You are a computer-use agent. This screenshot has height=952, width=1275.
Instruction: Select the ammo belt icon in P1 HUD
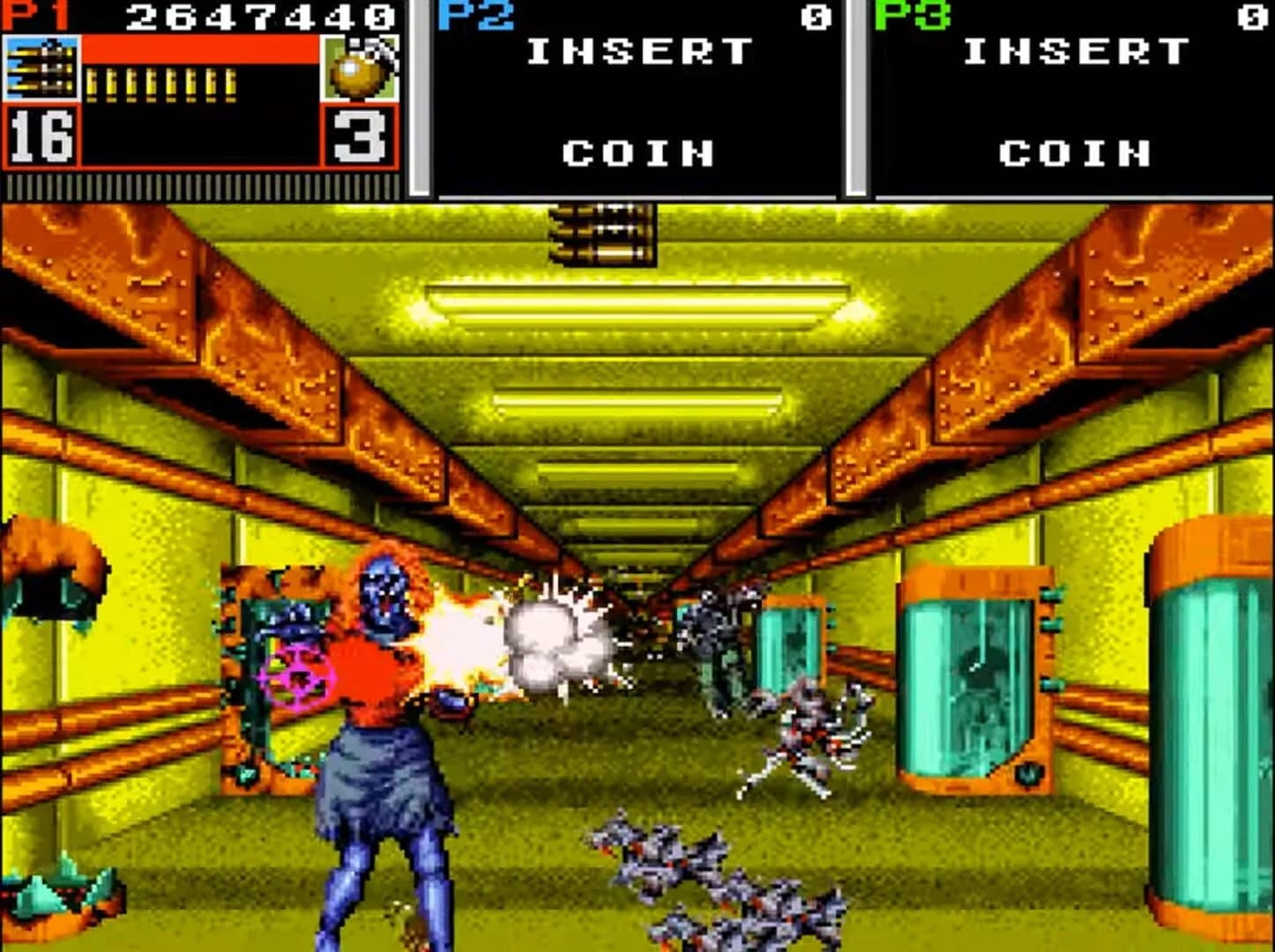click(x=40, y=66)
